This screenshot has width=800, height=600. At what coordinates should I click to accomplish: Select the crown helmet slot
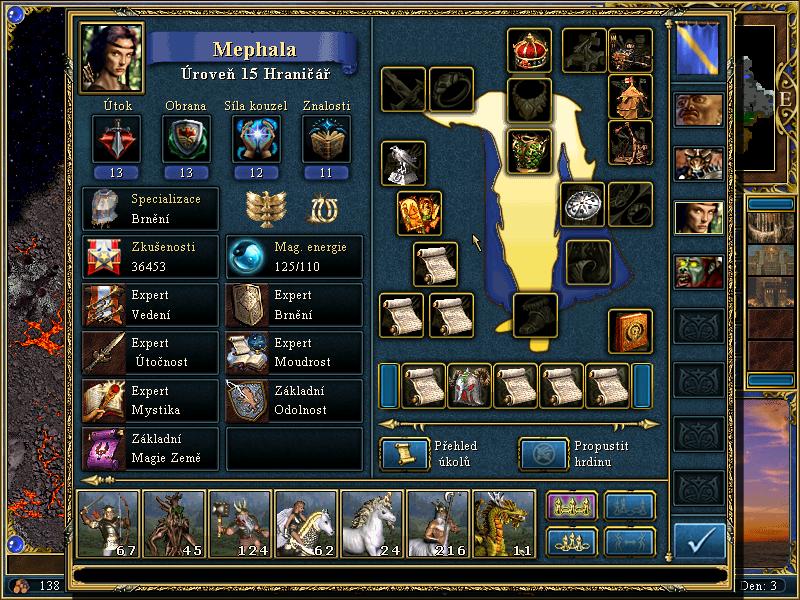pos(529,51)
